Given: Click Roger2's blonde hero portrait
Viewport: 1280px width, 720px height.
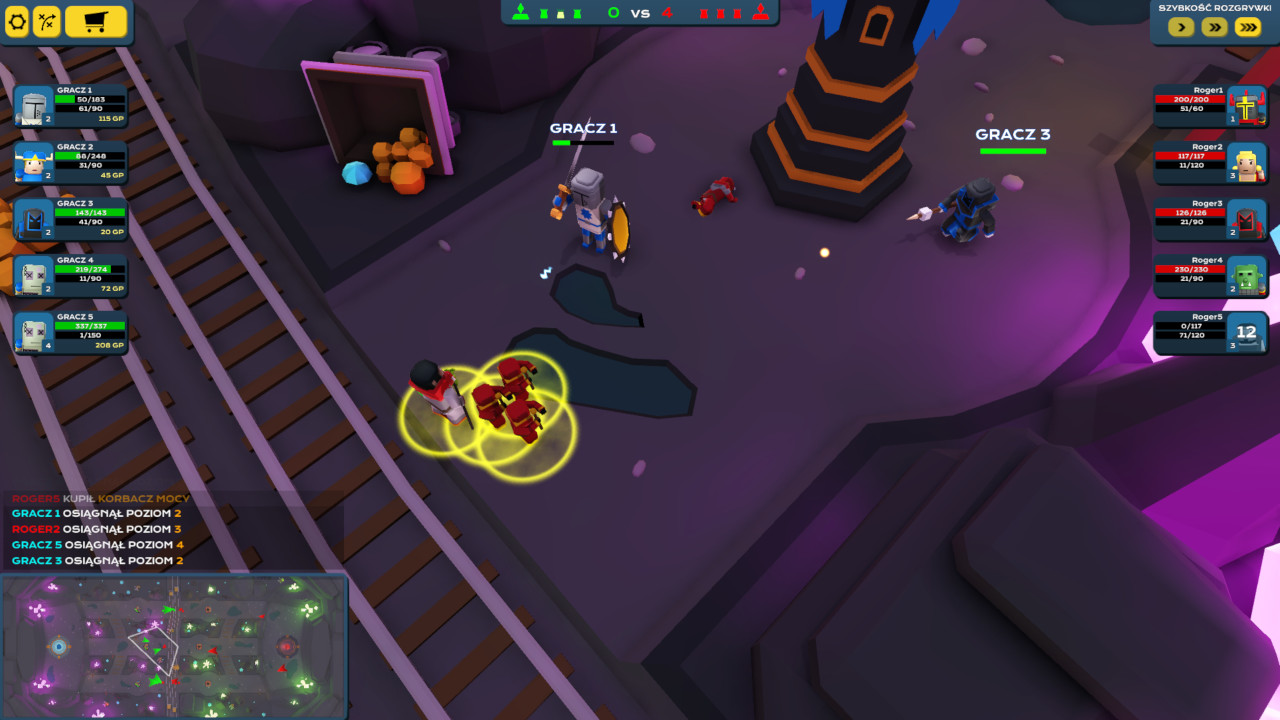Looking at the screenshot, I should pyautogui.click(x=1249, y=162).
